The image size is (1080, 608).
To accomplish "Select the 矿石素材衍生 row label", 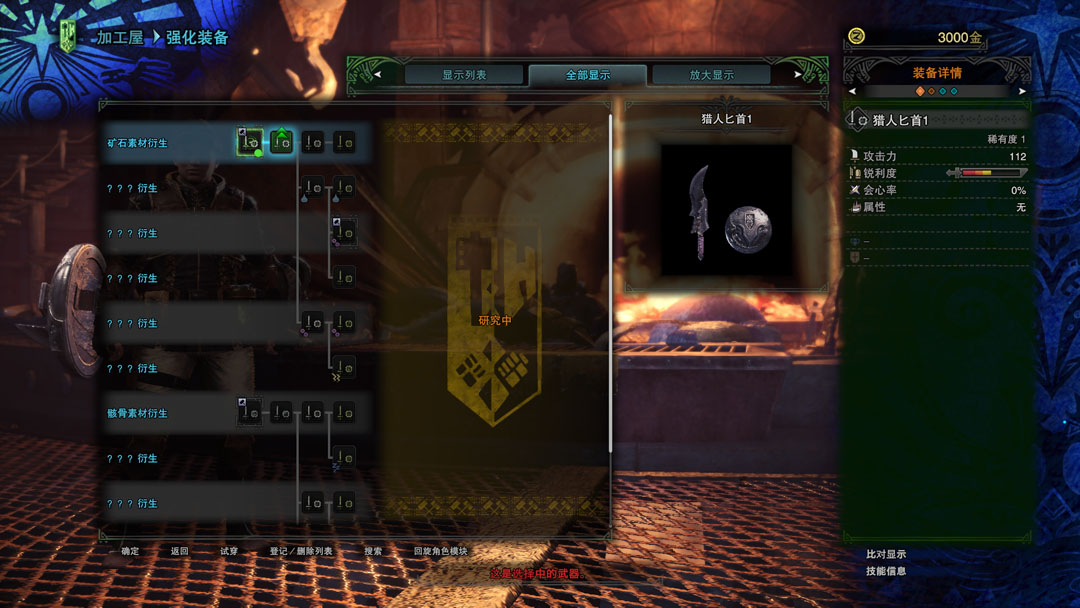I will pos(138,143).
